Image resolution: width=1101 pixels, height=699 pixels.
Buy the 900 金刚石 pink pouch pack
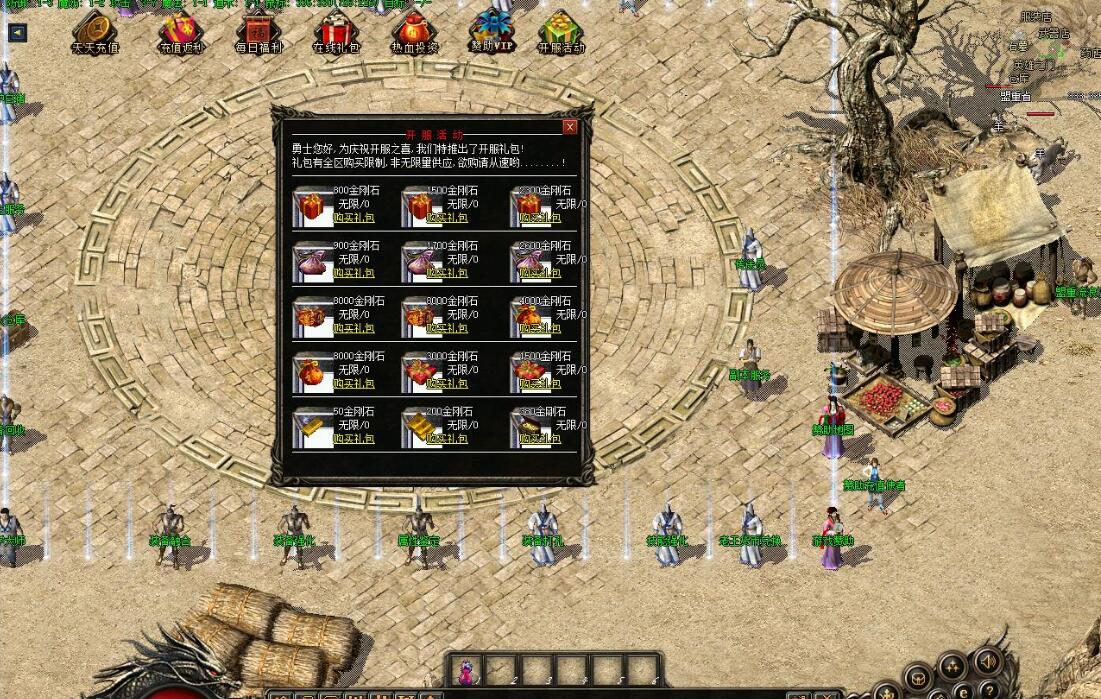[x=354, y=272]
